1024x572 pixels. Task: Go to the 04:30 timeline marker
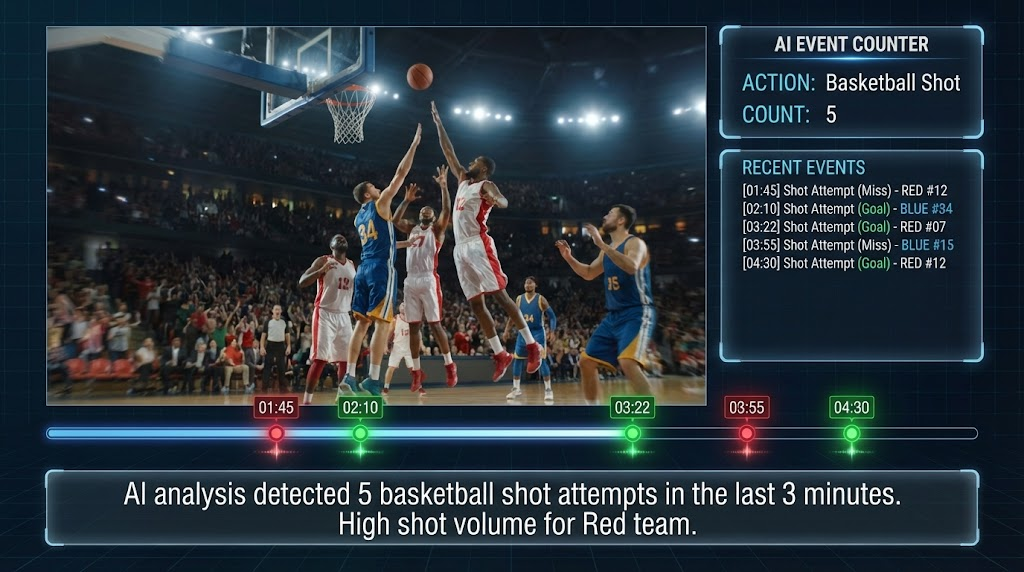(x=851, y=433)
